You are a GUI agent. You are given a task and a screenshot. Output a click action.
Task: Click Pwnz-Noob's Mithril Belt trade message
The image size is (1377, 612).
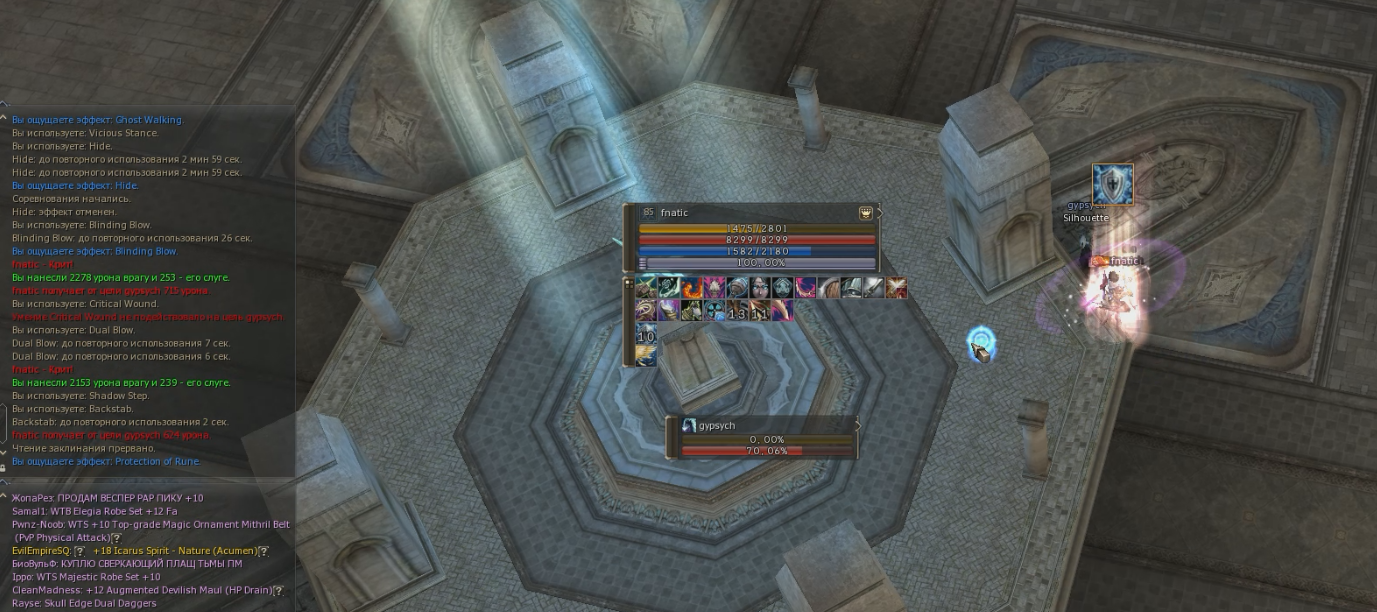[x=150, y=525]
